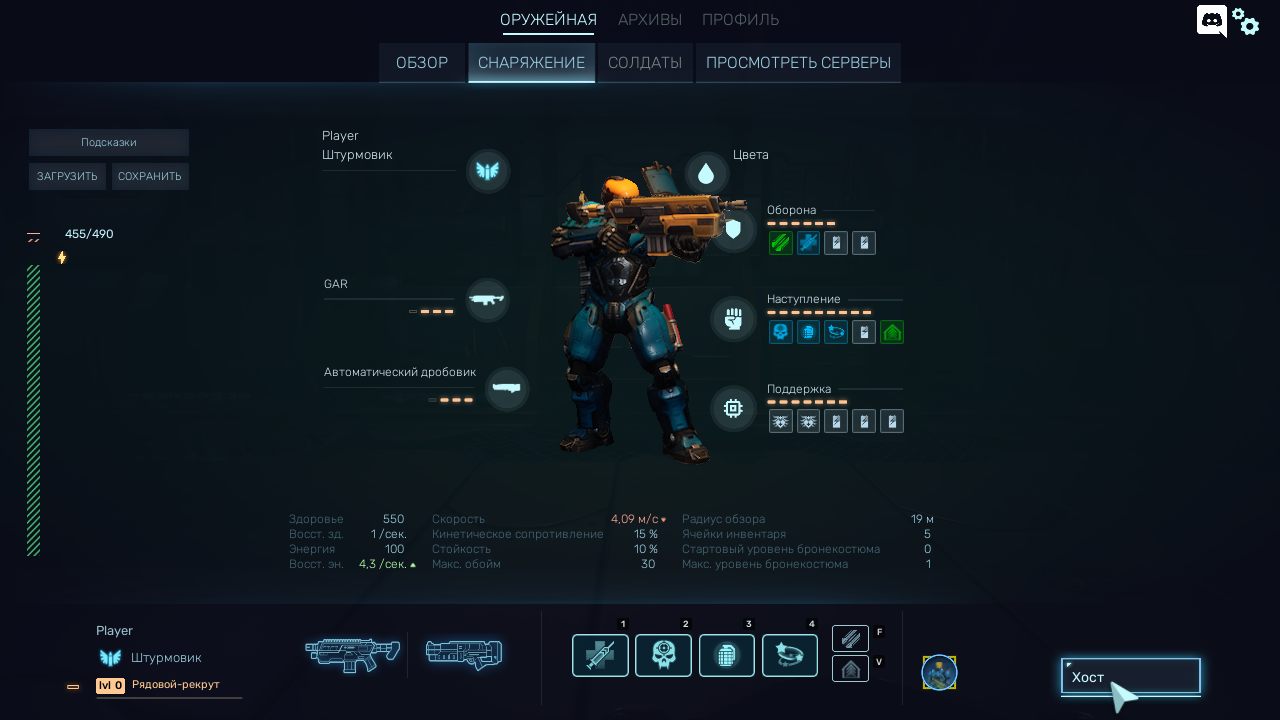The image size is (1280, 720).
Task: Choose the Штурмовик class wings icon
Action: [488, 171]
